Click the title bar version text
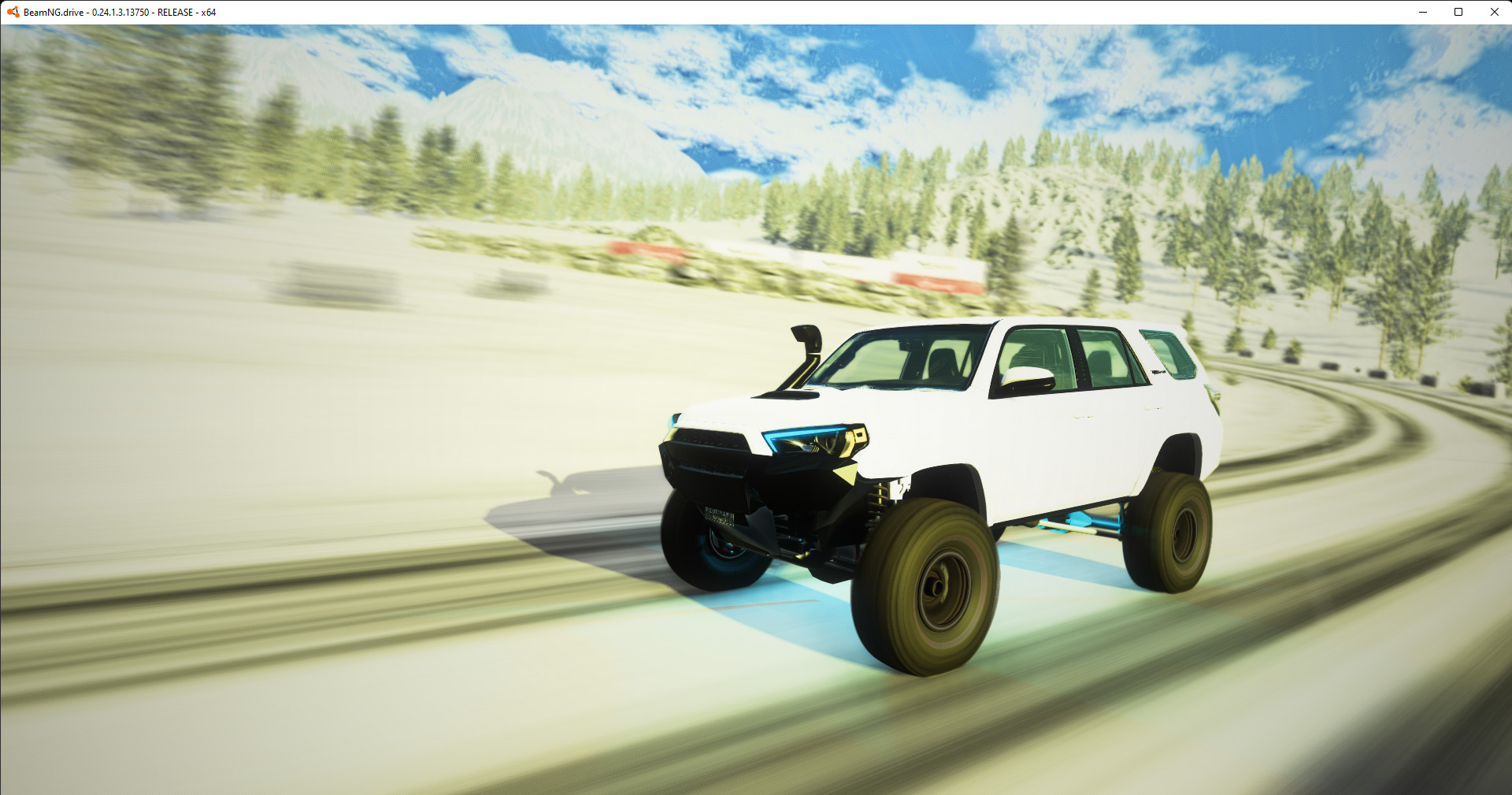1512x795 pixels. 118,12
